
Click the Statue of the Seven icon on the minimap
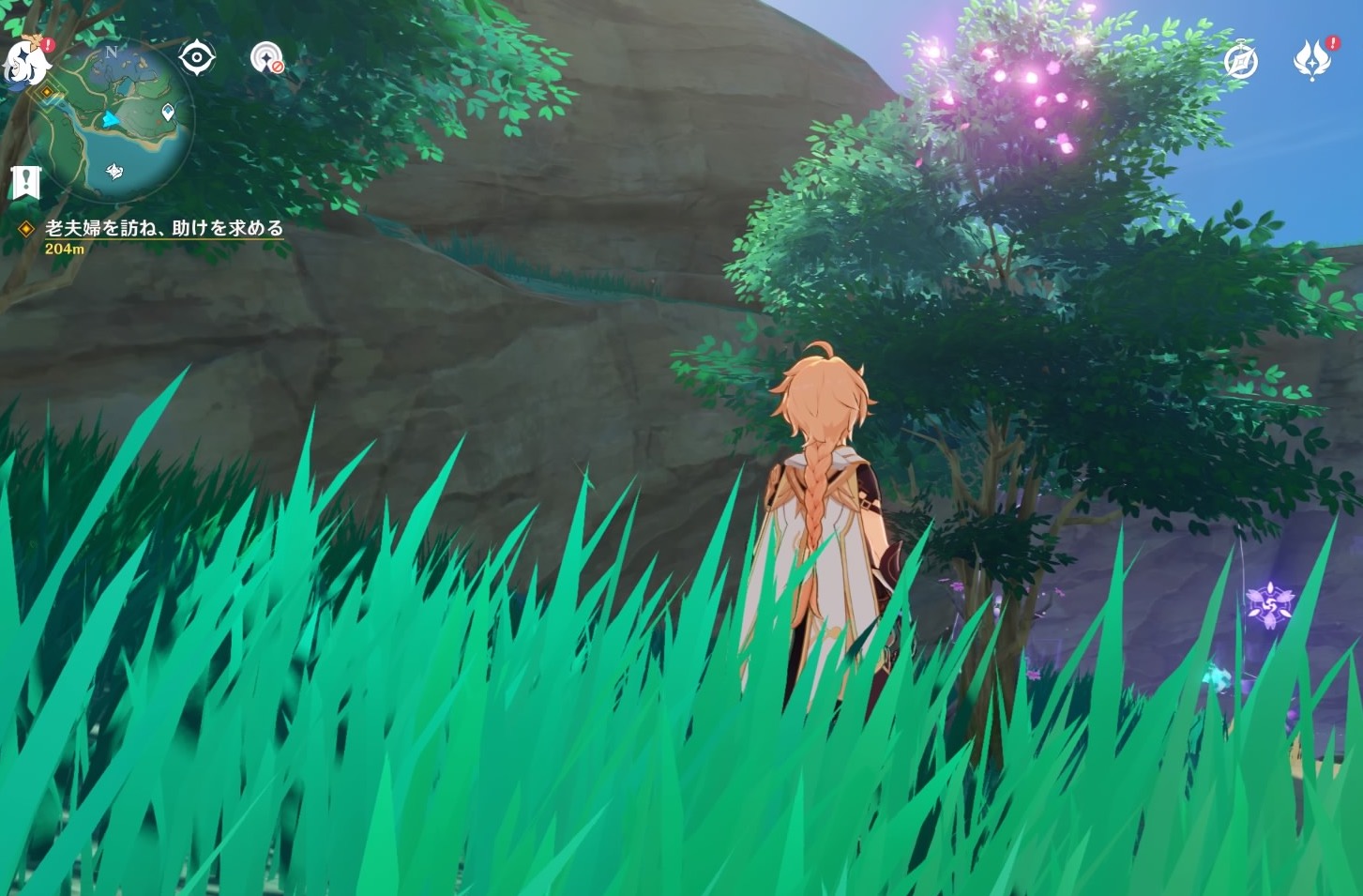[x=114, y=171]
